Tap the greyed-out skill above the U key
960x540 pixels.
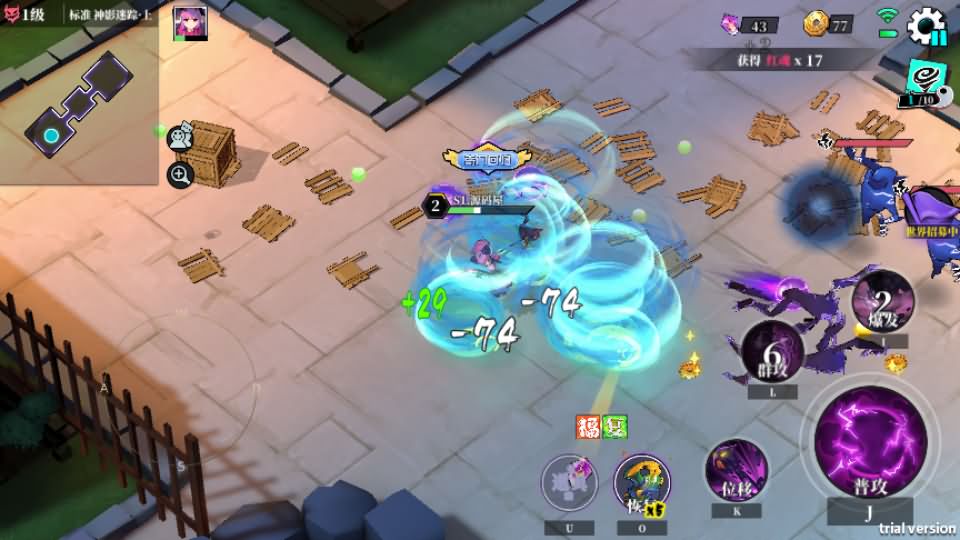point(569,483)
